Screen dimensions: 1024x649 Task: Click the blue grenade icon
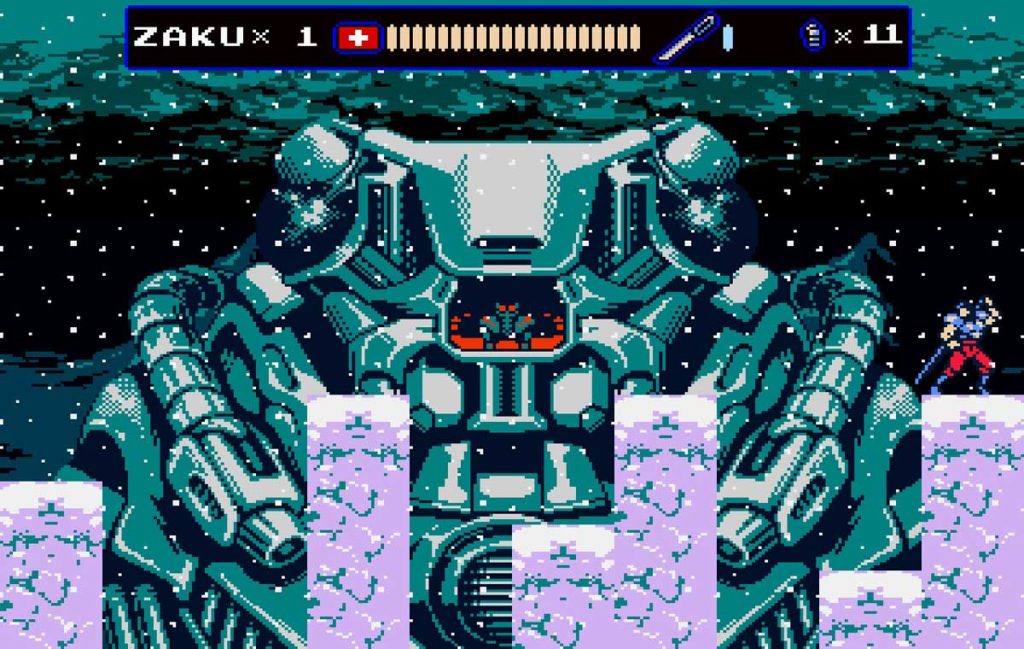(812, 36)
